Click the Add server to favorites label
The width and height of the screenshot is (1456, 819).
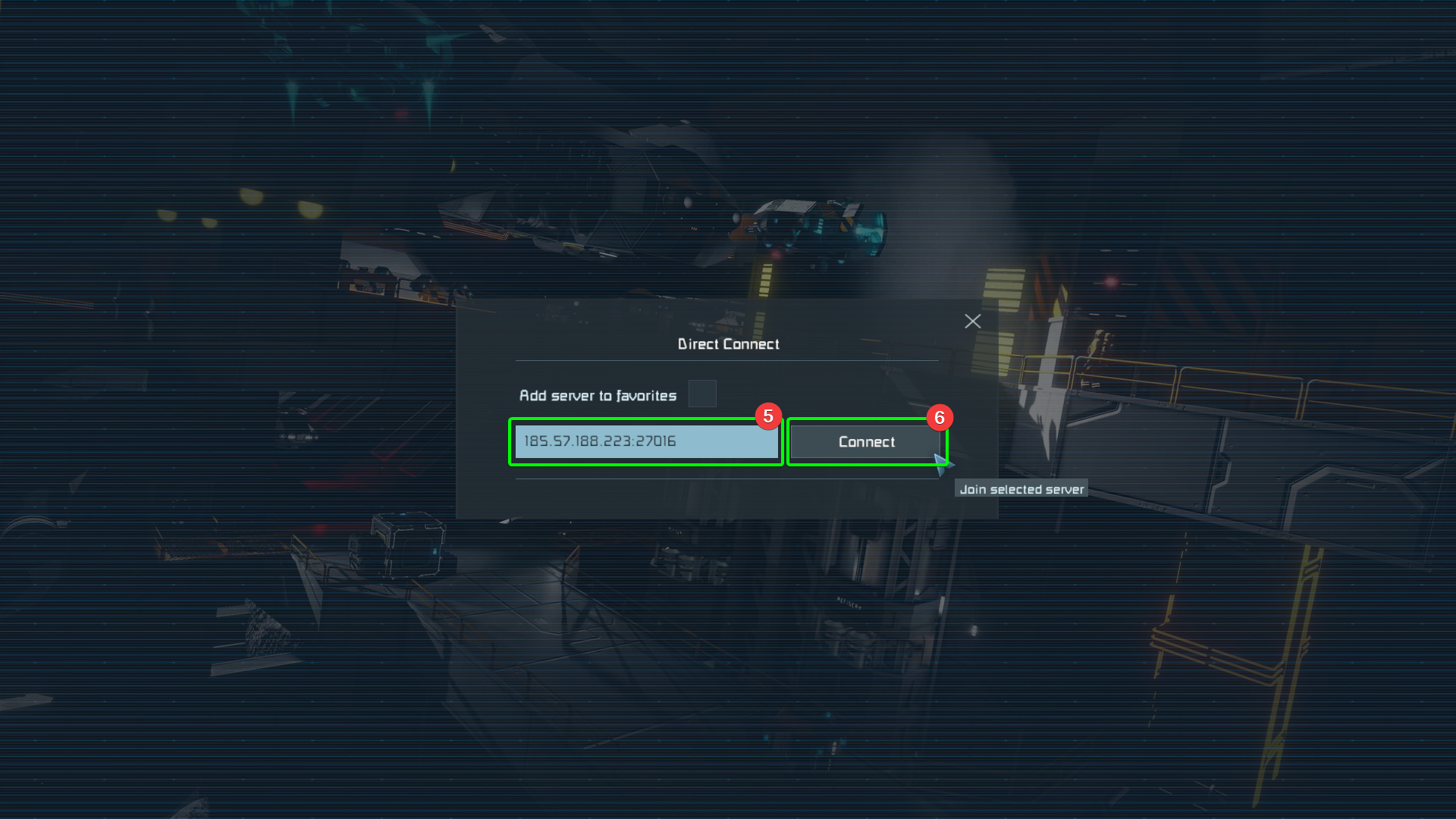598,395
